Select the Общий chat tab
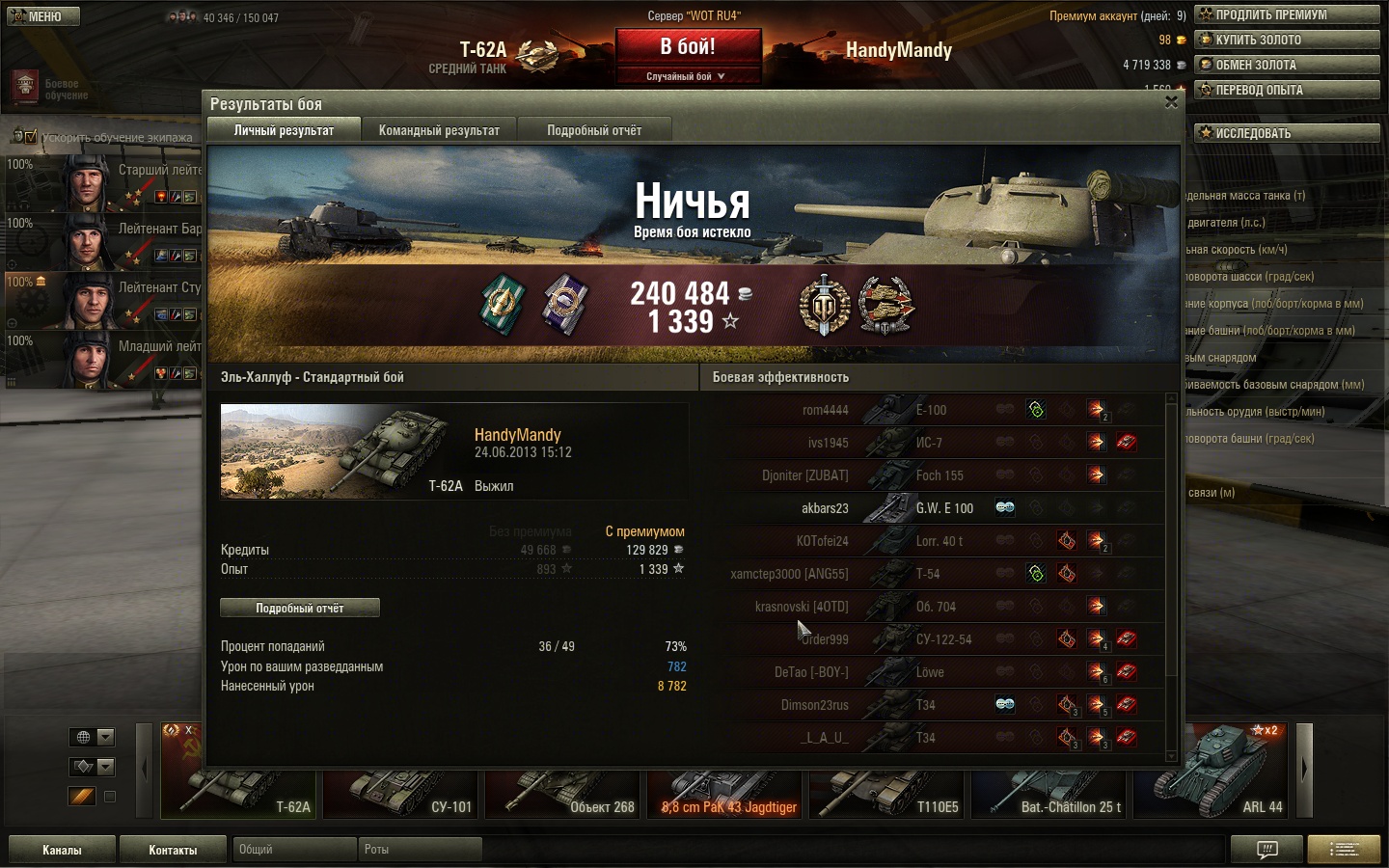Image resolution: width=1389 pixels, height=868 pixels. pos(294,850)
